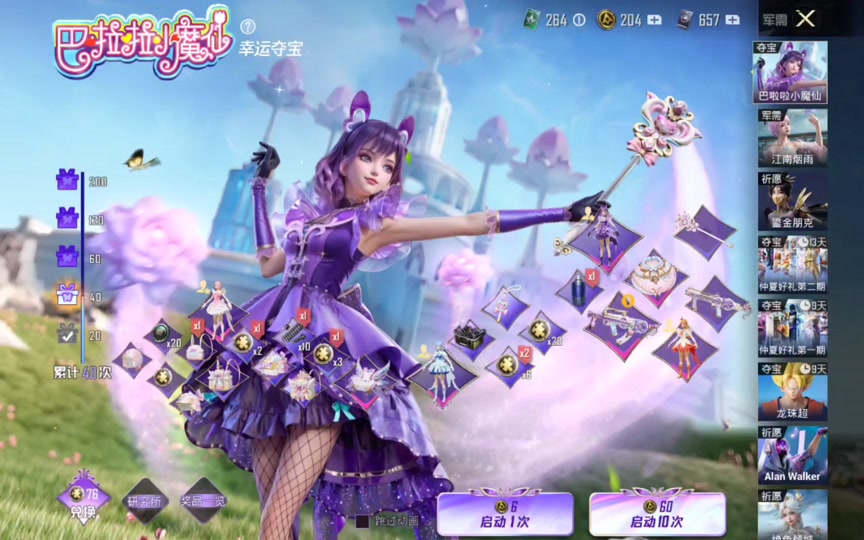Open the 兑换 exchange shop
864x540 pixels.
[x=83, y=499]
